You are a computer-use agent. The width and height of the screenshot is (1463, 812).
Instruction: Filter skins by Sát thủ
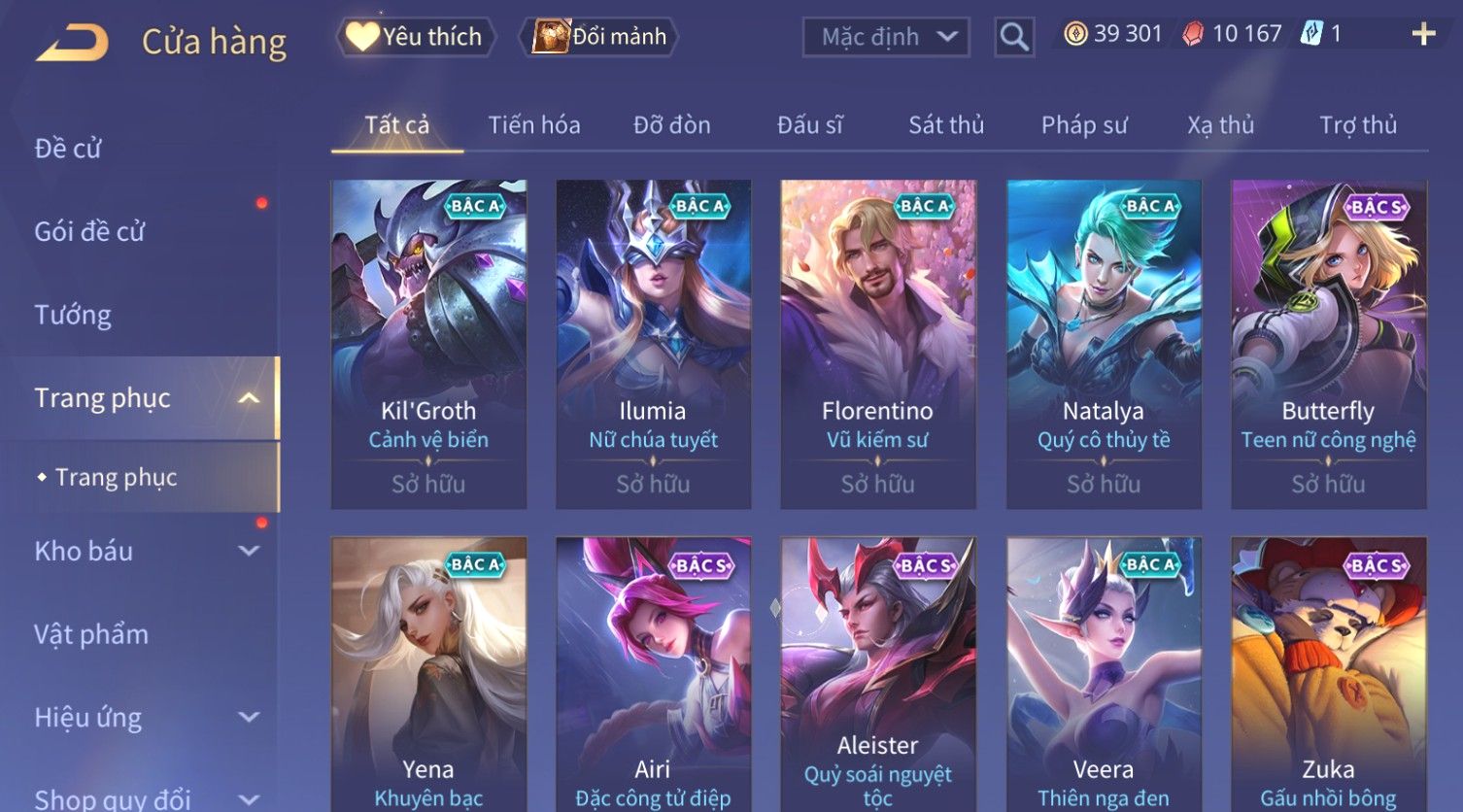pos(946,125)
